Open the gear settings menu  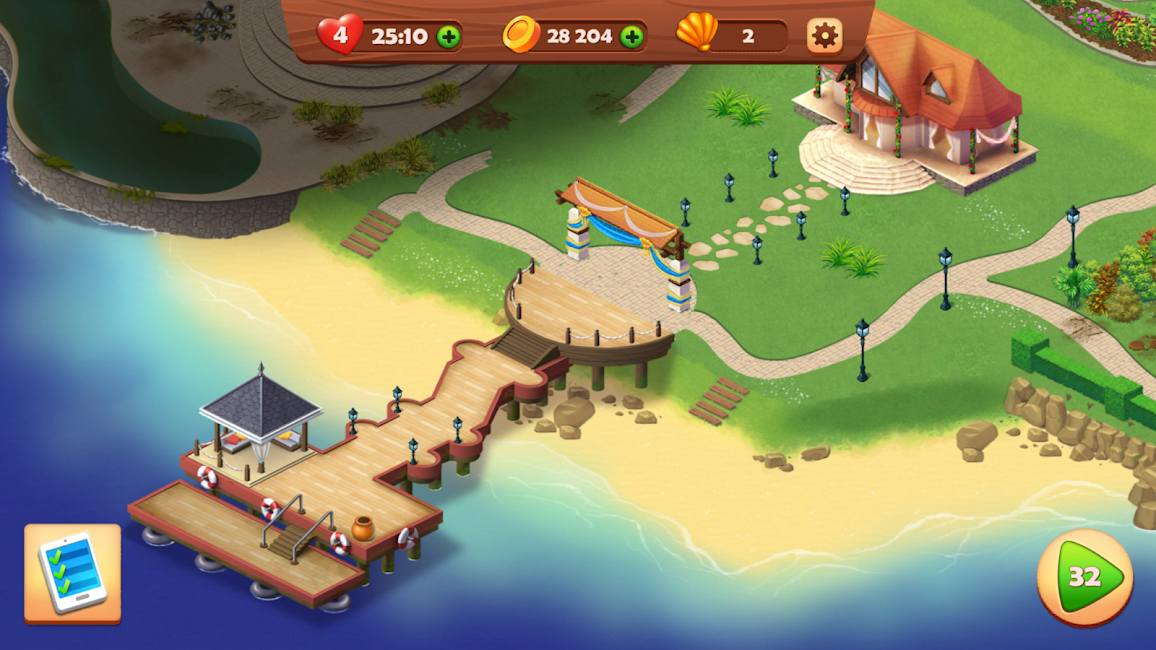tap(824, 37)
